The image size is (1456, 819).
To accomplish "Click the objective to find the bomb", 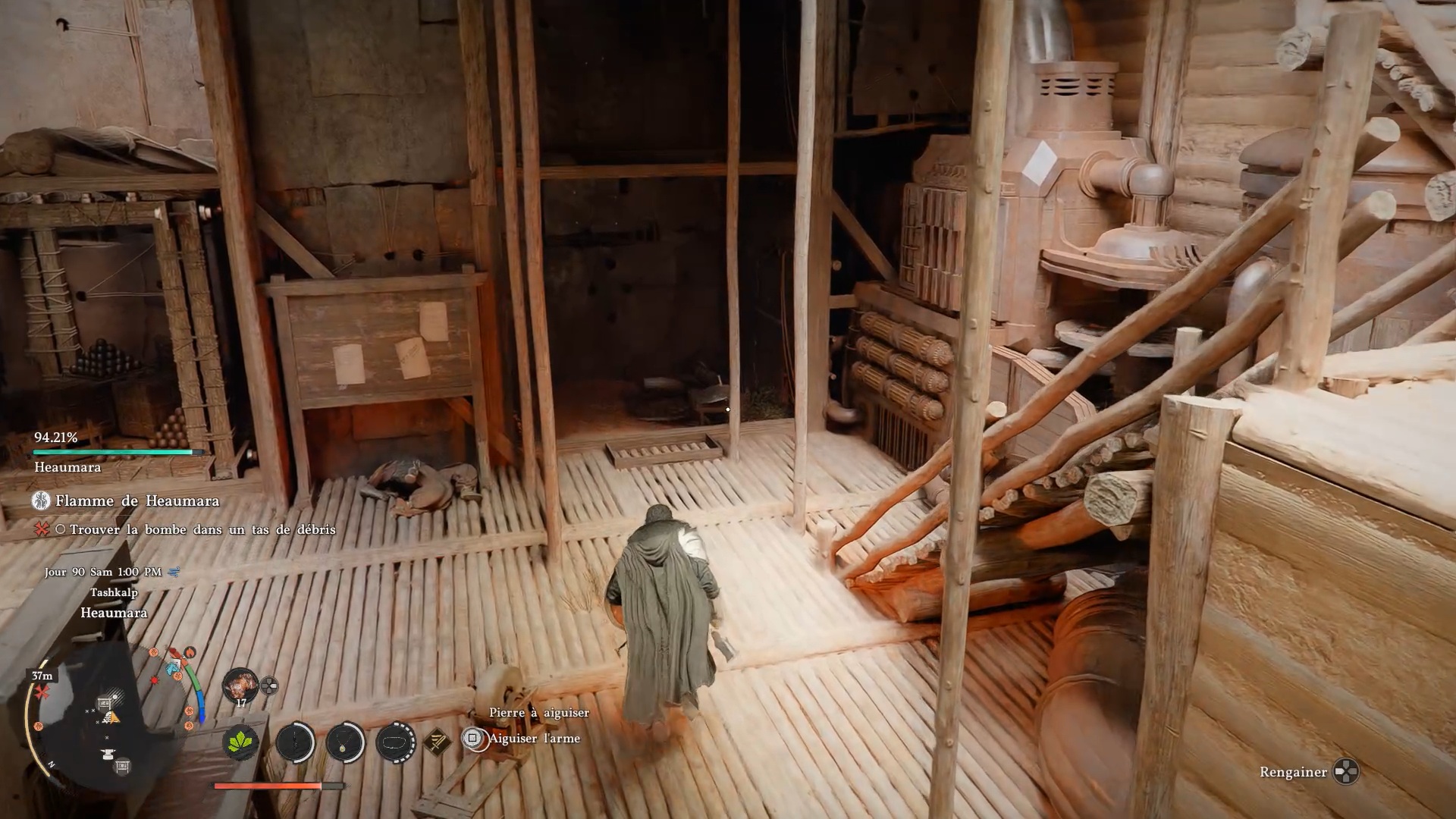I will 202,529.
